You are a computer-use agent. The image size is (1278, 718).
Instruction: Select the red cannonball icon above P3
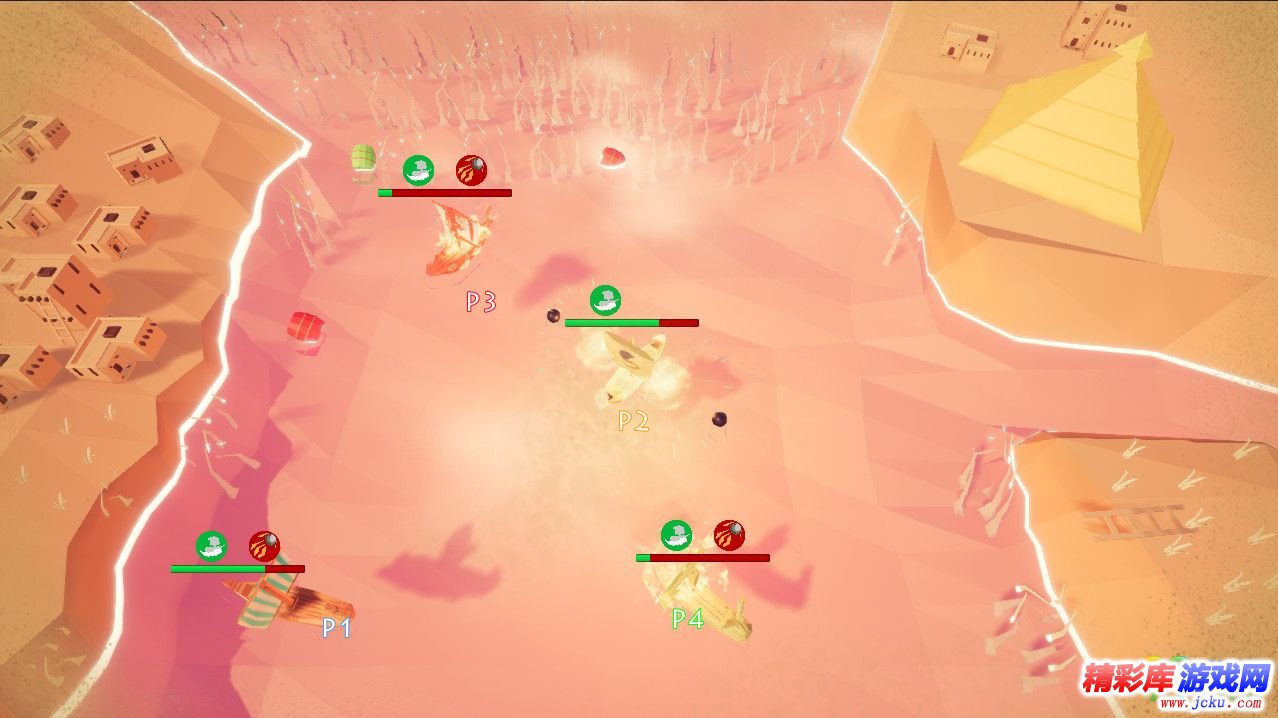tap(471, 170)
